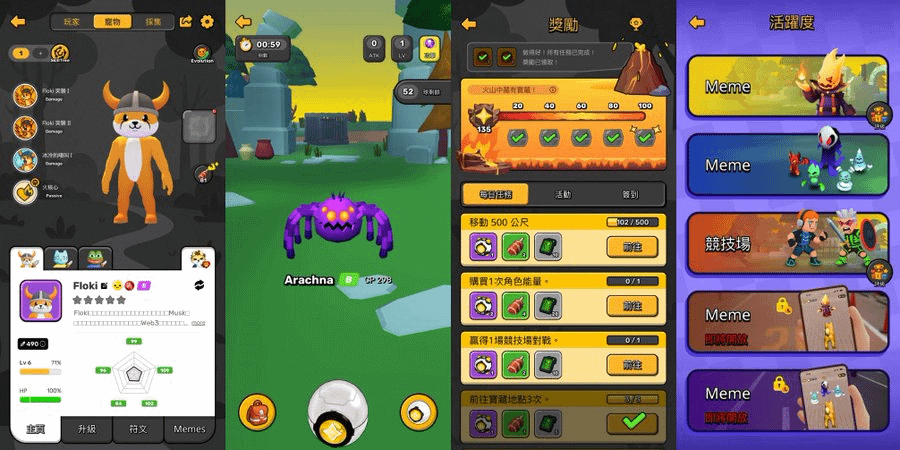Click the share arrow icon
Image resolution: width=900 pixels, height=450 pixels.
pyautogui.click(x=187, y=21)
